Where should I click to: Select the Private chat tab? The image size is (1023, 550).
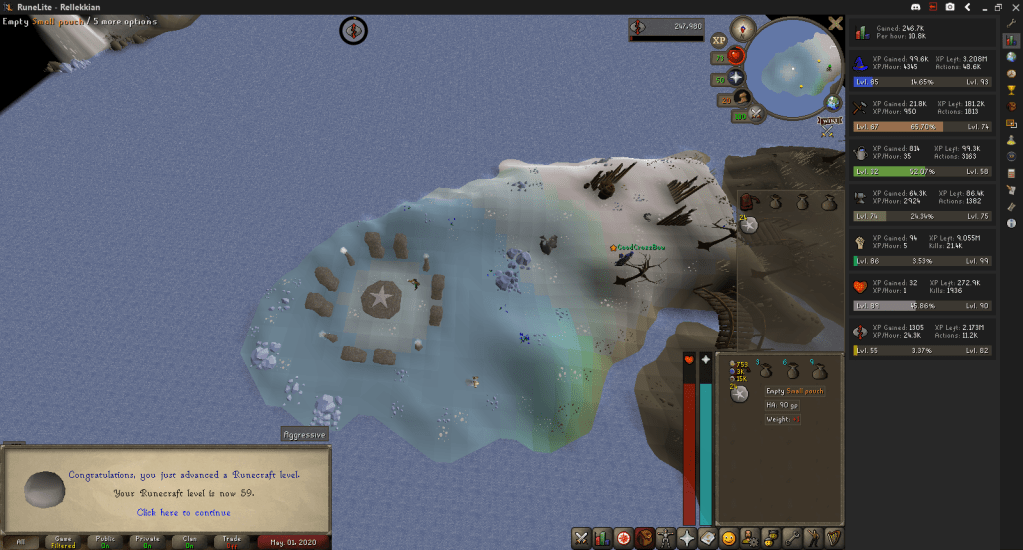point(147,541)
